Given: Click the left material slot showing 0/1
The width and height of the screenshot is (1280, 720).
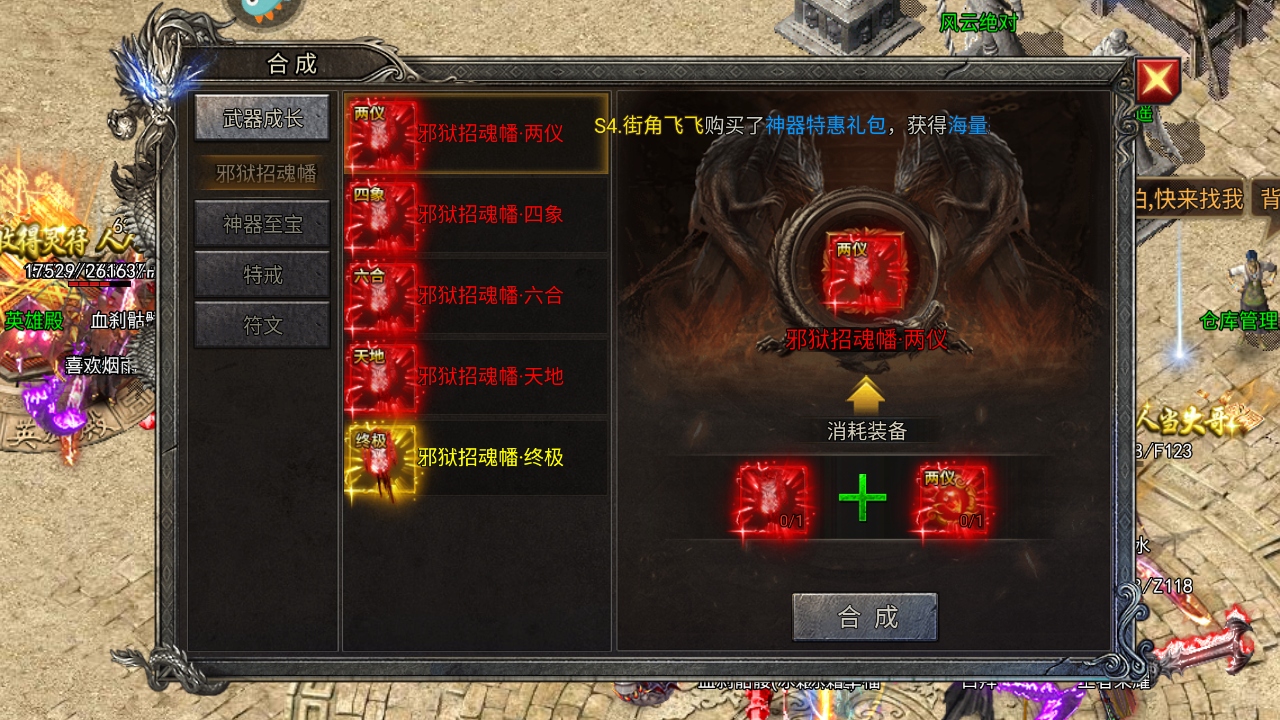Looking at the screenshot, I should 770,497.
